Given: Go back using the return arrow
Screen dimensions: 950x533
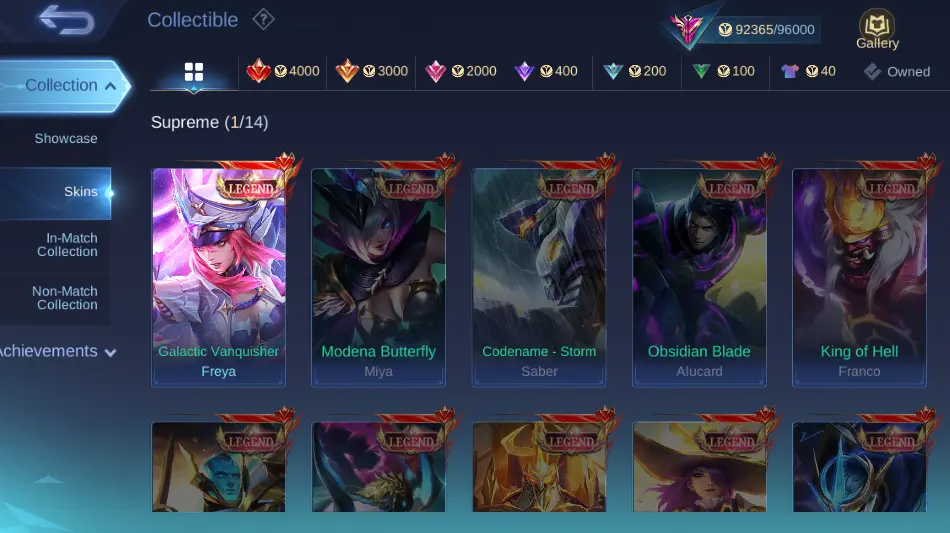Looking at the screenshot, I should [x=66, y=21].
